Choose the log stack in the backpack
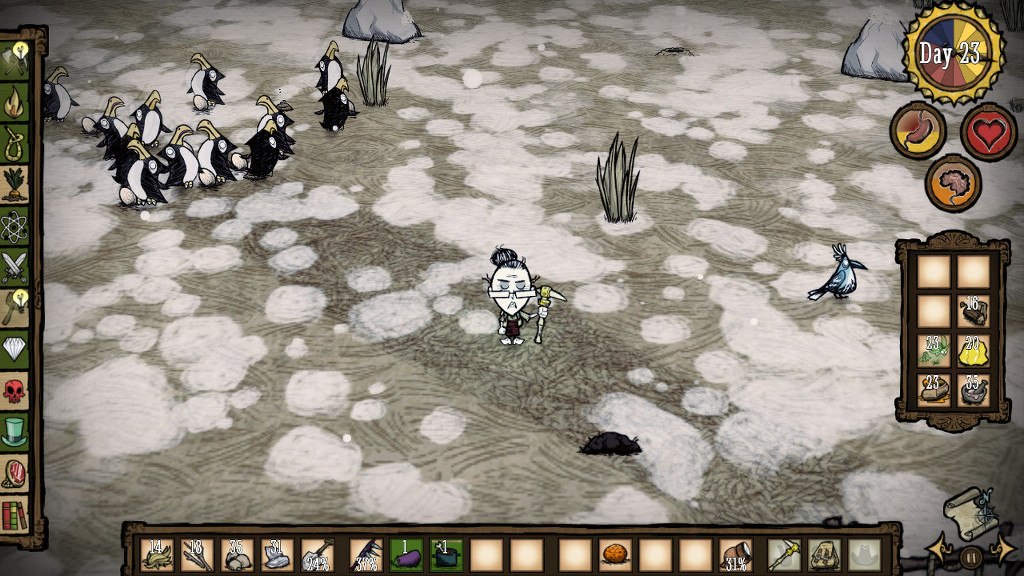 click(973, 310)
